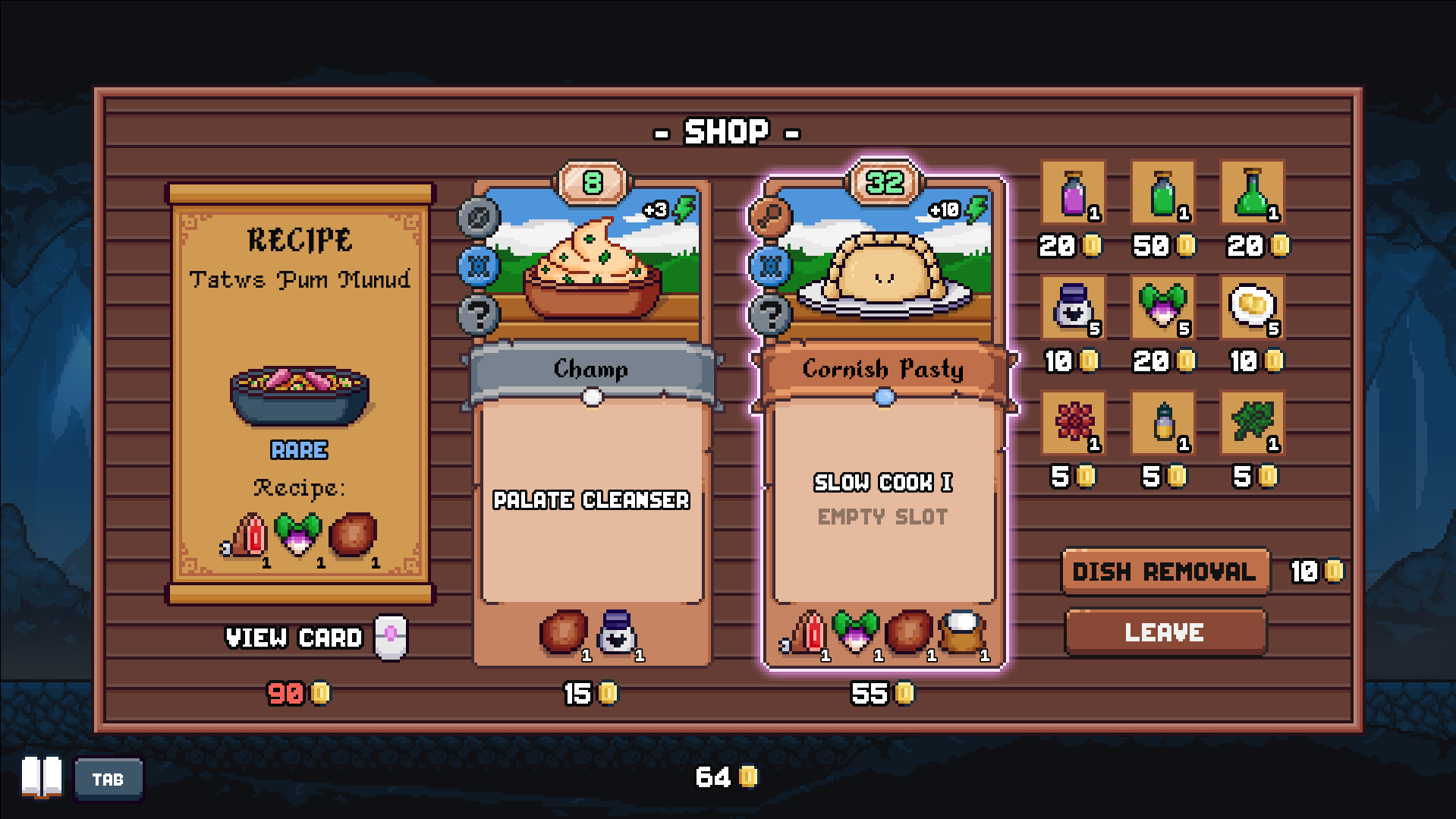Click the Dish Removal button
1456x819 pixels.
click(1165, 571)
